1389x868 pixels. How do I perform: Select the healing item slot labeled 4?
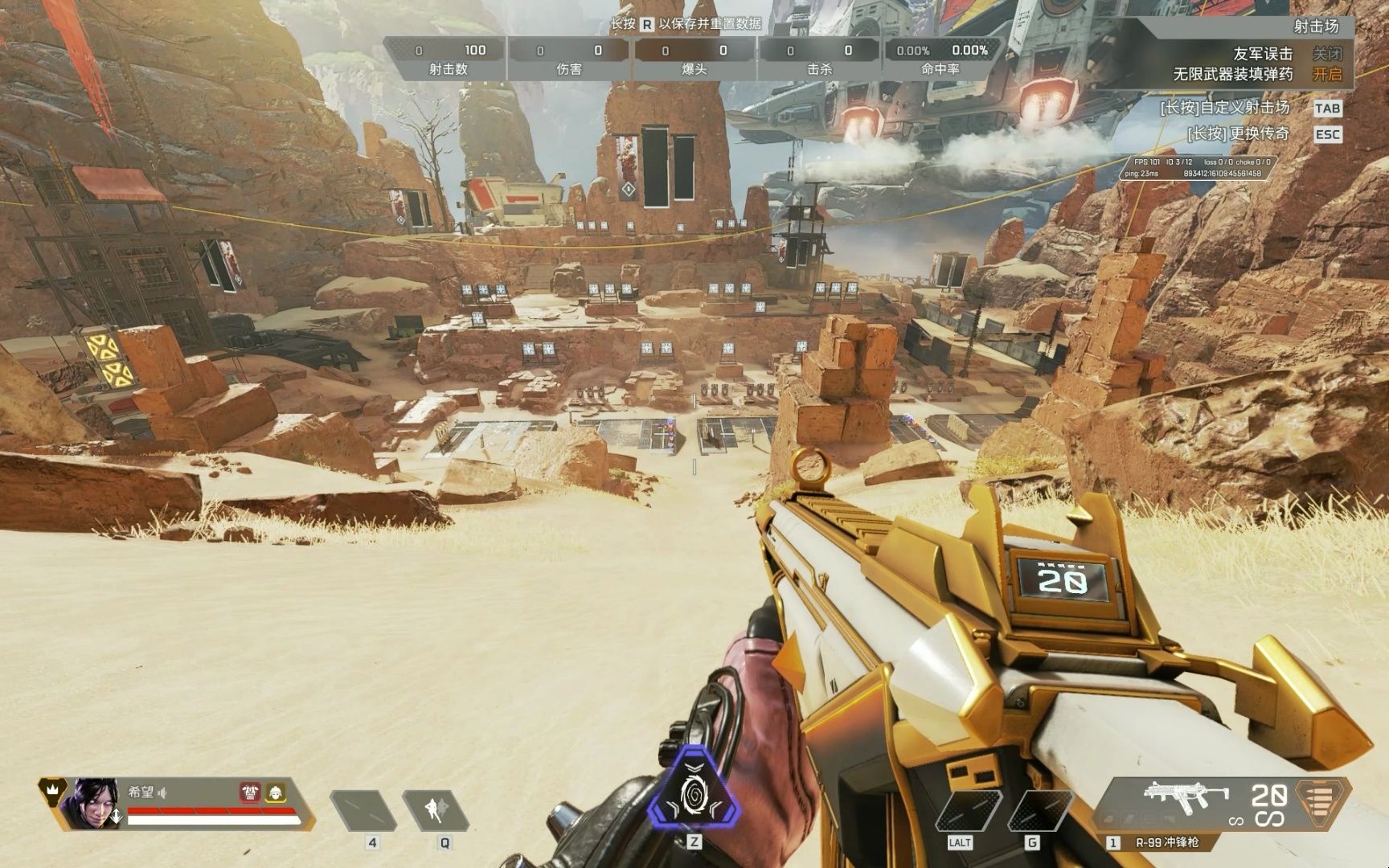click(x=363, y=810)
